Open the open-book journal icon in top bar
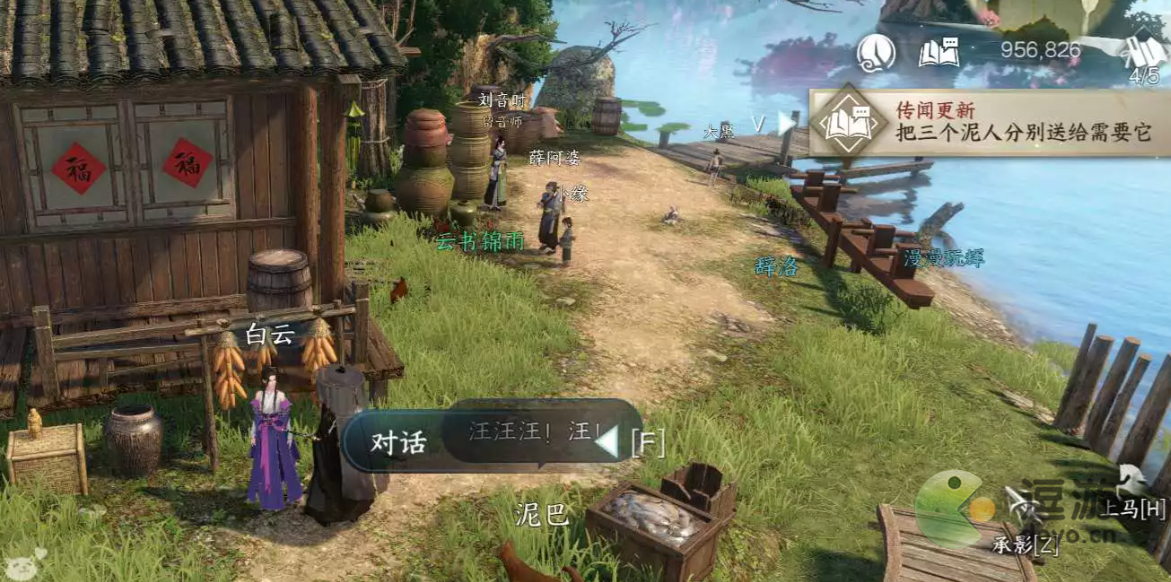1171x582 pixels. coord(938,52)
